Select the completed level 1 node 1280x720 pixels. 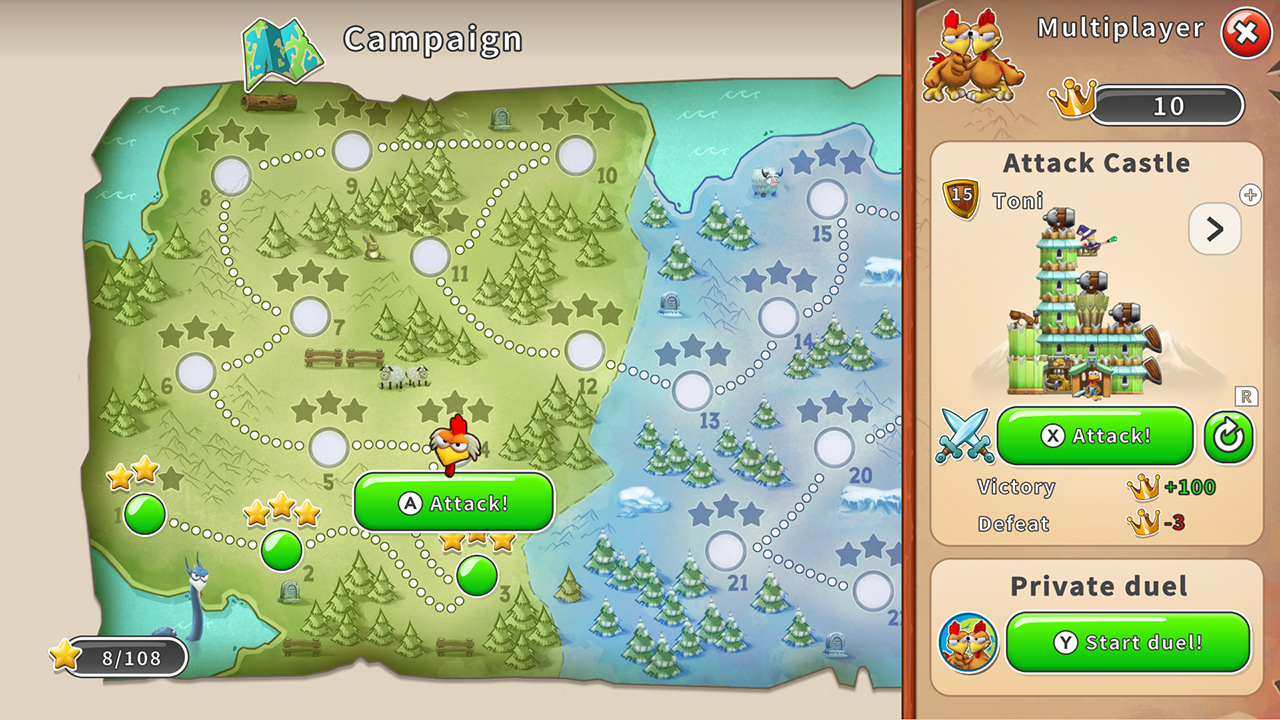tap(143, 513)
